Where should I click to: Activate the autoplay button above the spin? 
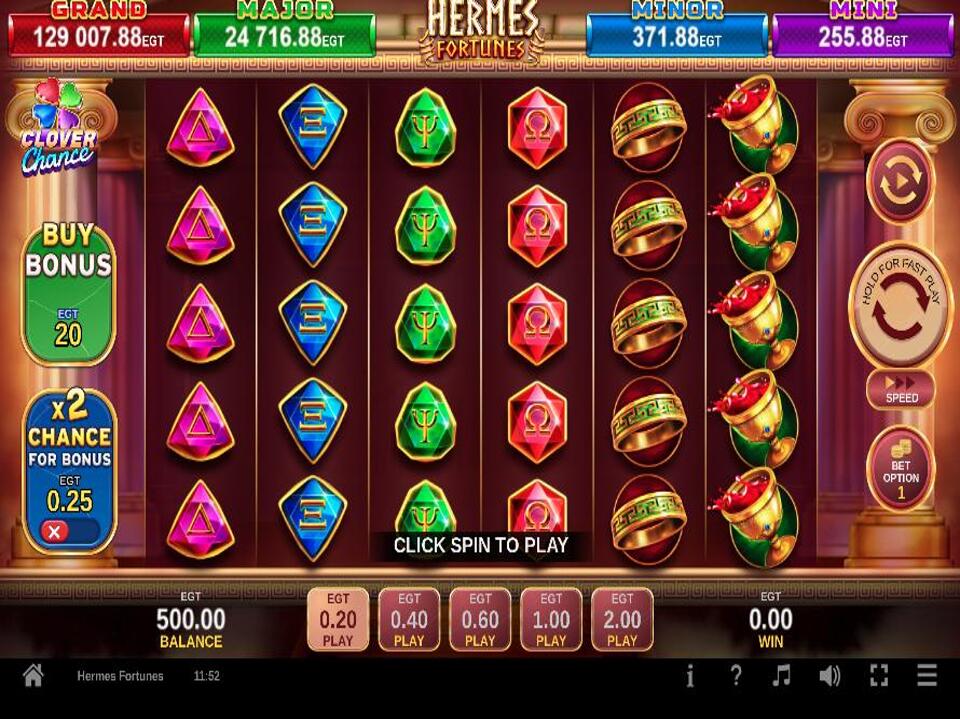pos(900,181)
